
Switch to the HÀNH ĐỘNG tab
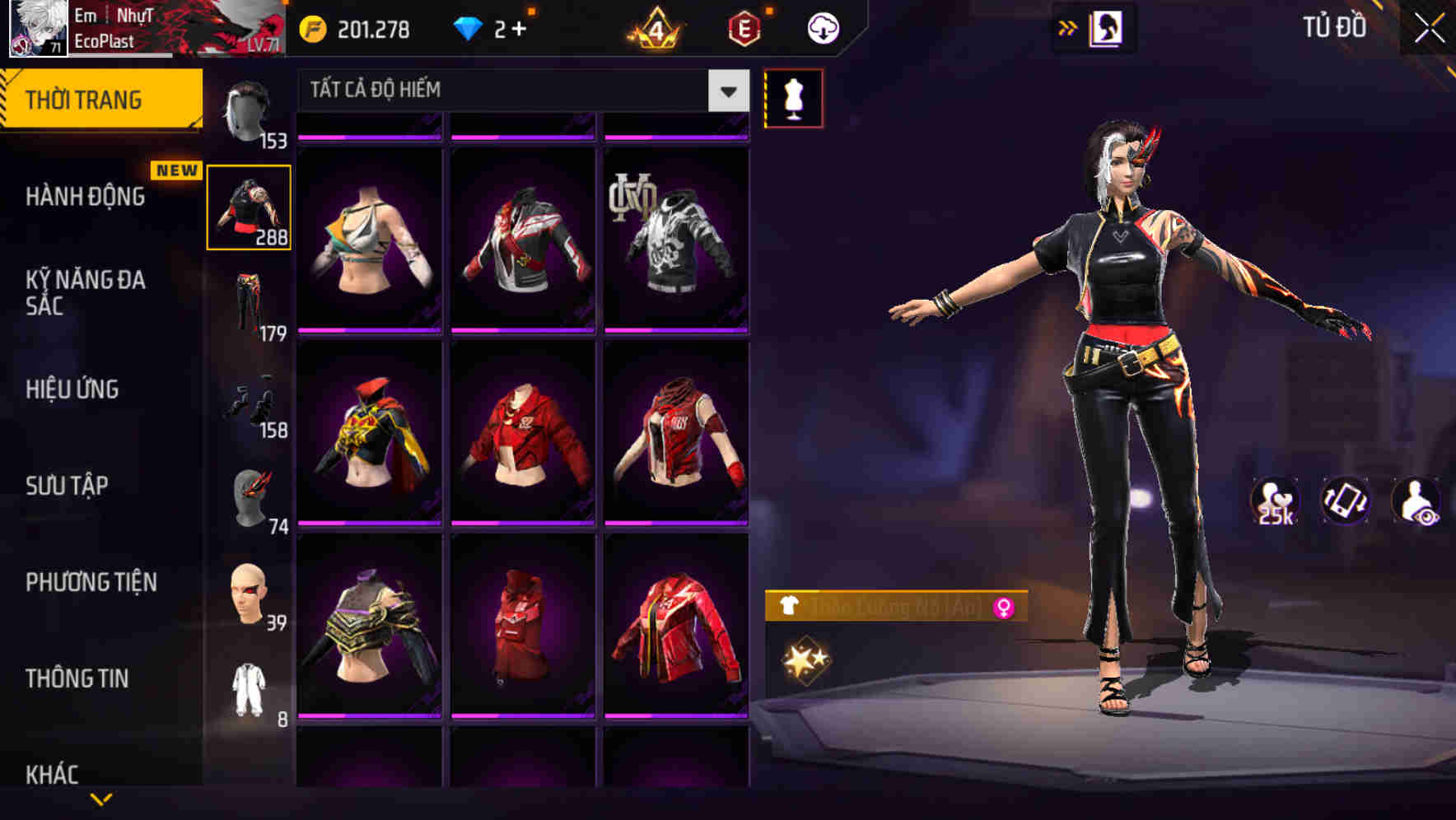pos(86,196)
